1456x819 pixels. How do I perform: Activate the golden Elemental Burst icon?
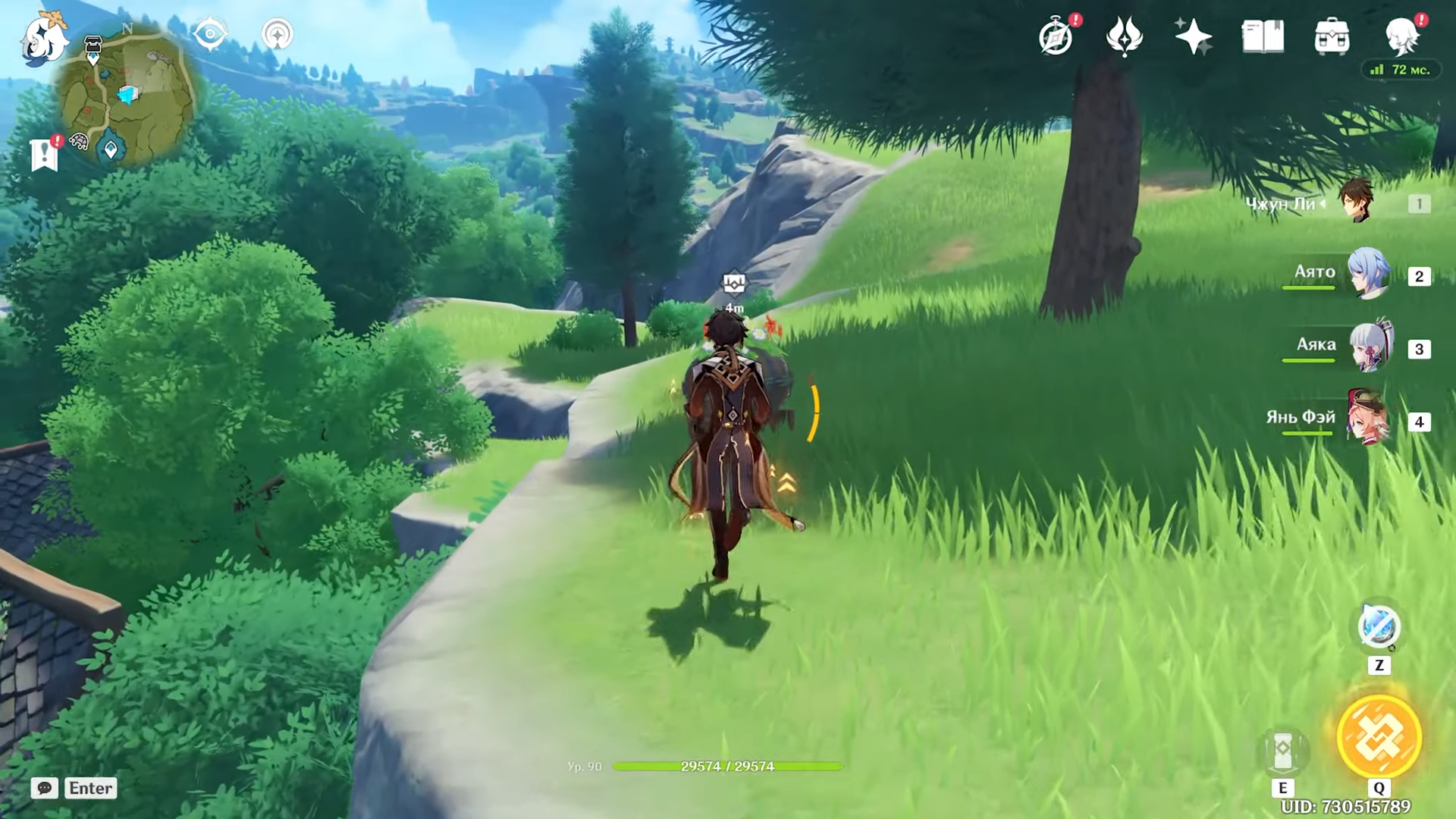click(1378, 736)
